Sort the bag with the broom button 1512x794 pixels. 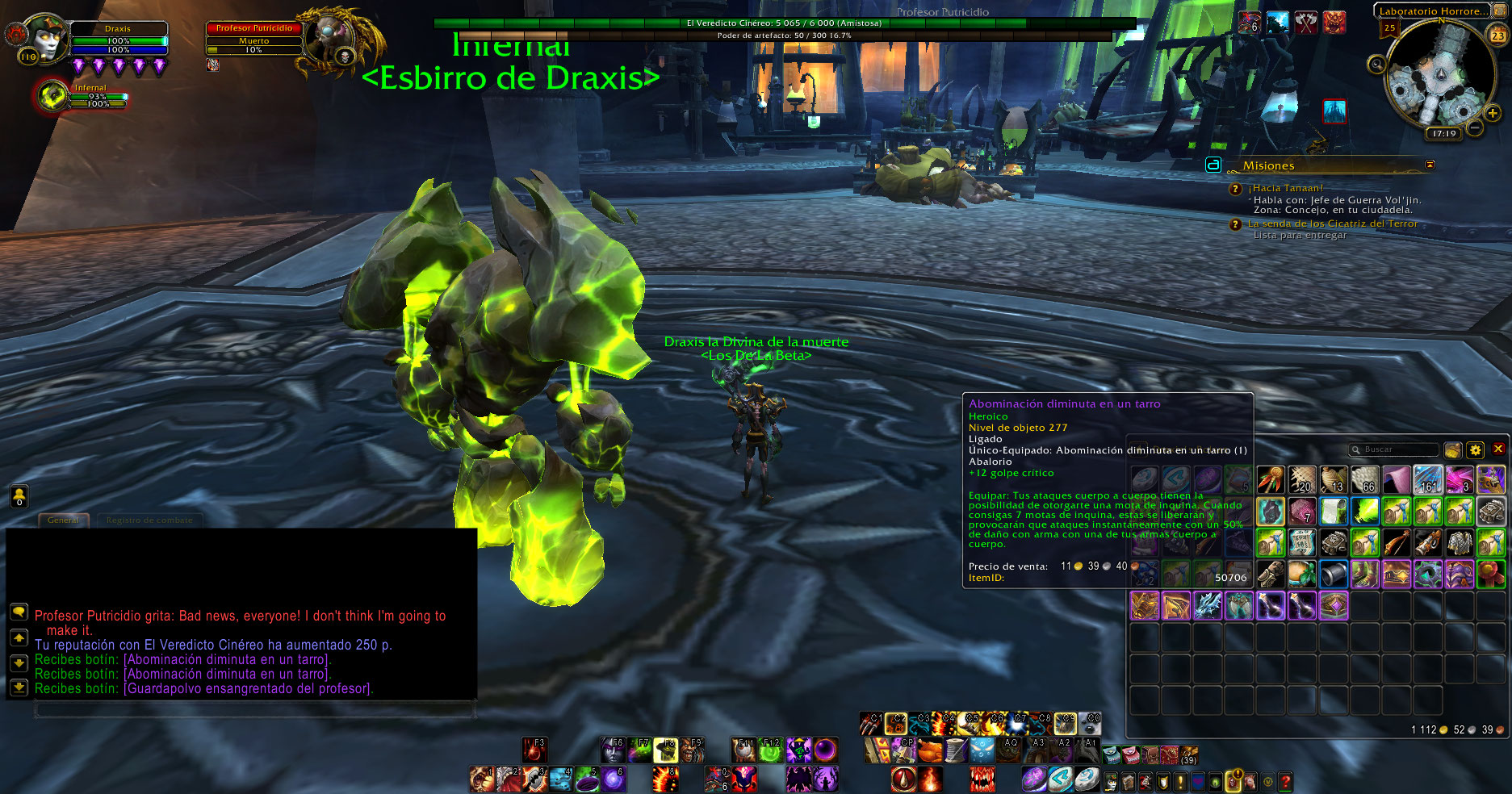click(1452, 450)
